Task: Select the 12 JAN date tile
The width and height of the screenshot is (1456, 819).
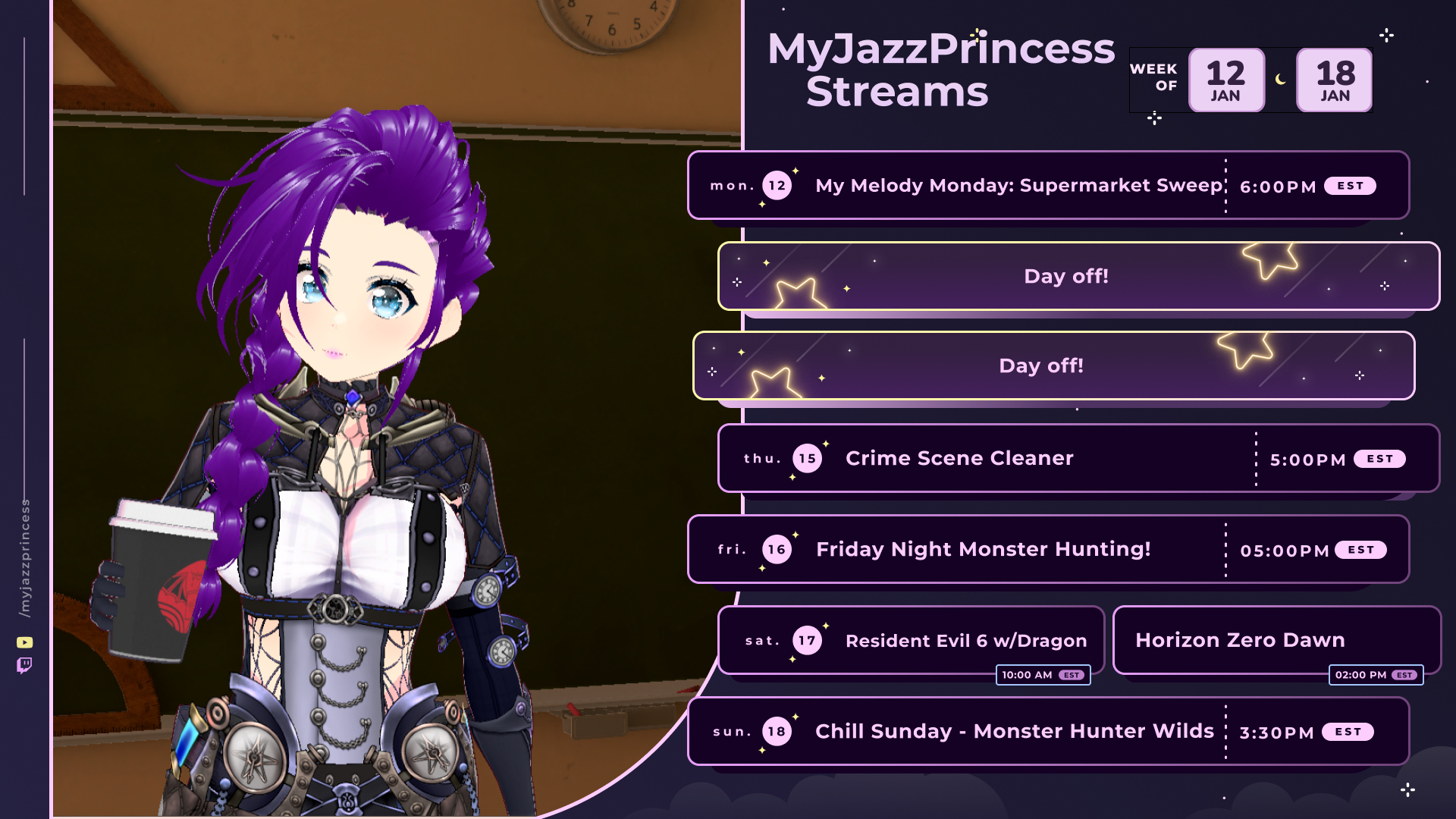Action: tap(1225, 80)
